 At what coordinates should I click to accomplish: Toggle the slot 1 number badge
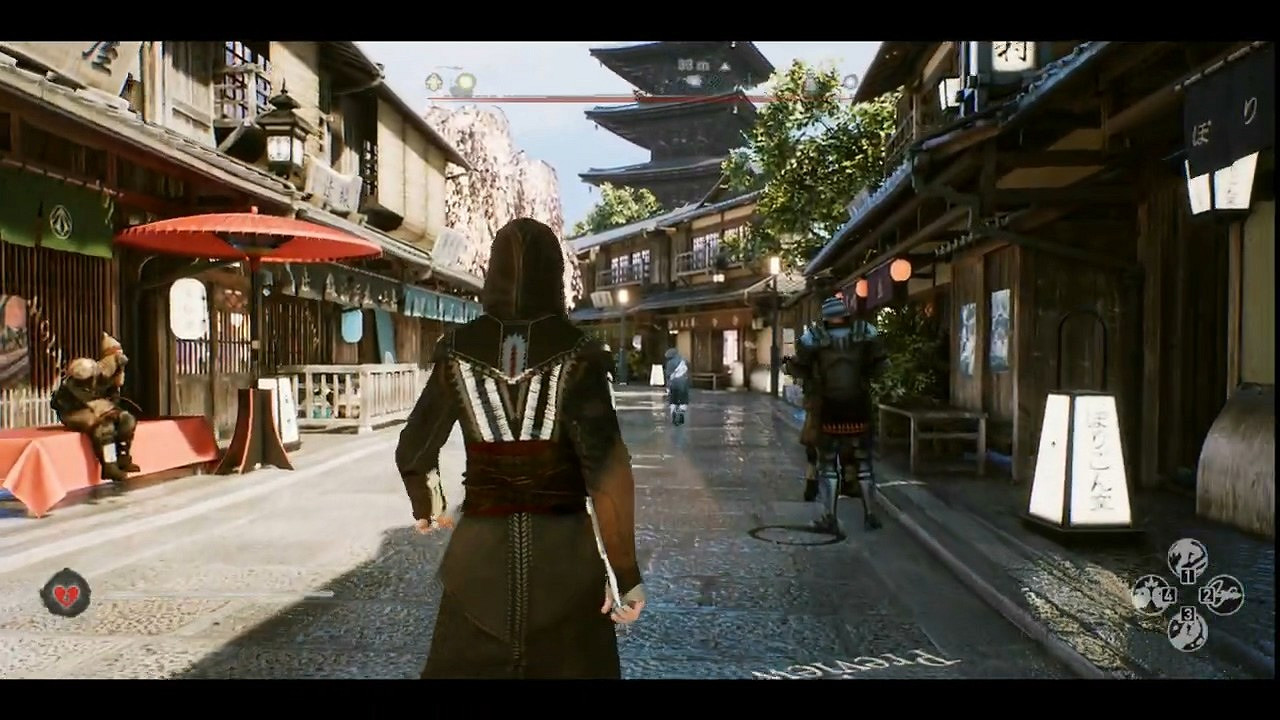[1188, 575]
